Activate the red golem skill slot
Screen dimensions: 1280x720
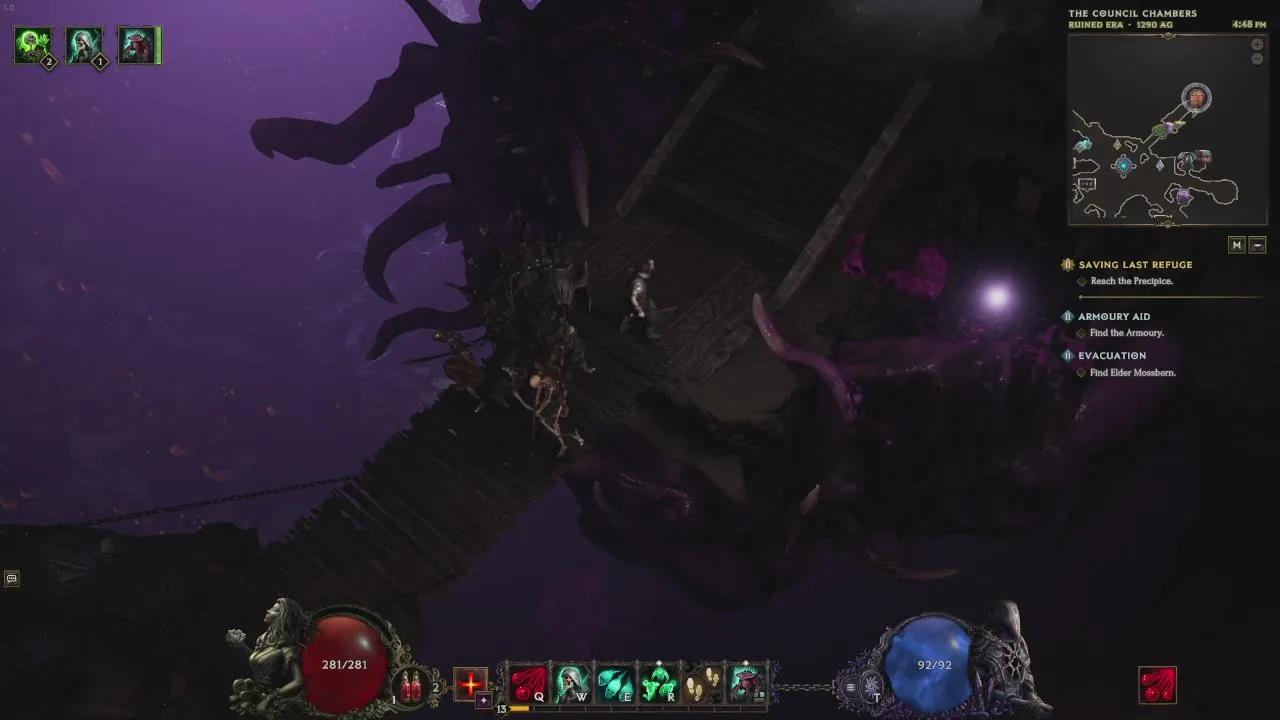pyautogui.click(x=746, y=684)
